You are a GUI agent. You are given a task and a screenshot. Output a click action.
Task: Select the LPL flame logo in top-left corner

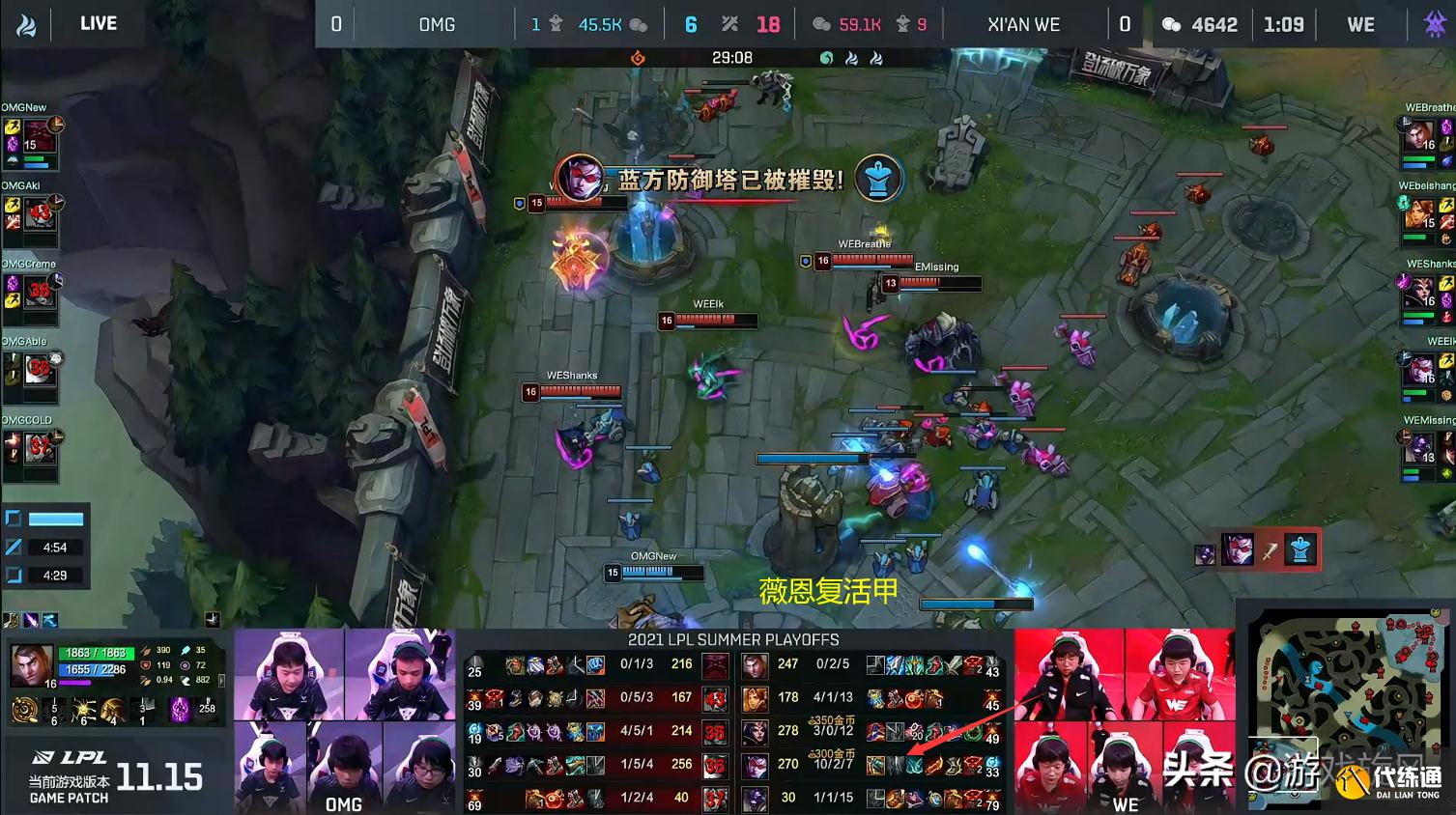(x=26, y=23)
